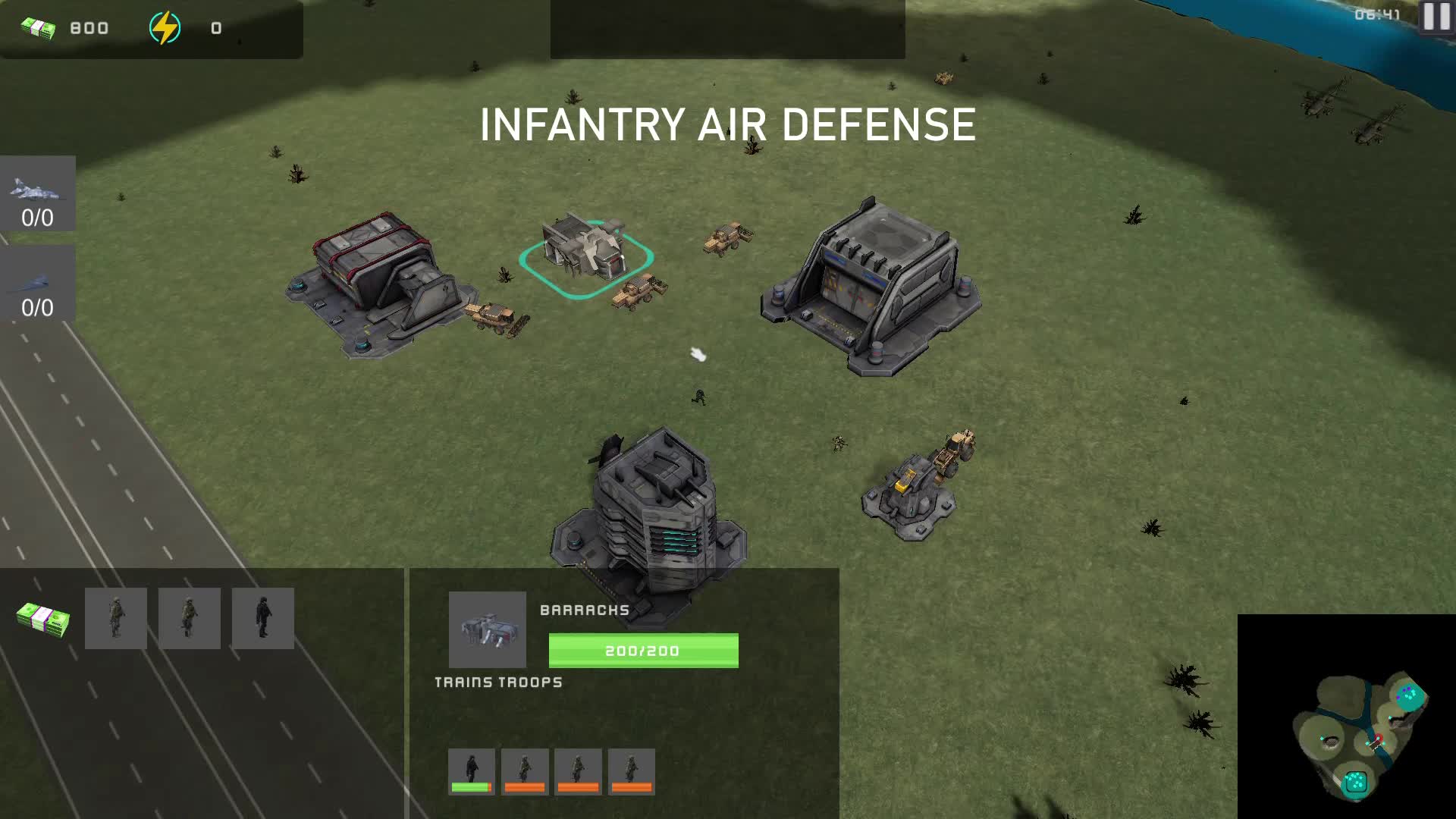Select the rifleman infantry training icon
Image resolution: width=1456 pixels, height=819 pixels.
coord(115,618)
